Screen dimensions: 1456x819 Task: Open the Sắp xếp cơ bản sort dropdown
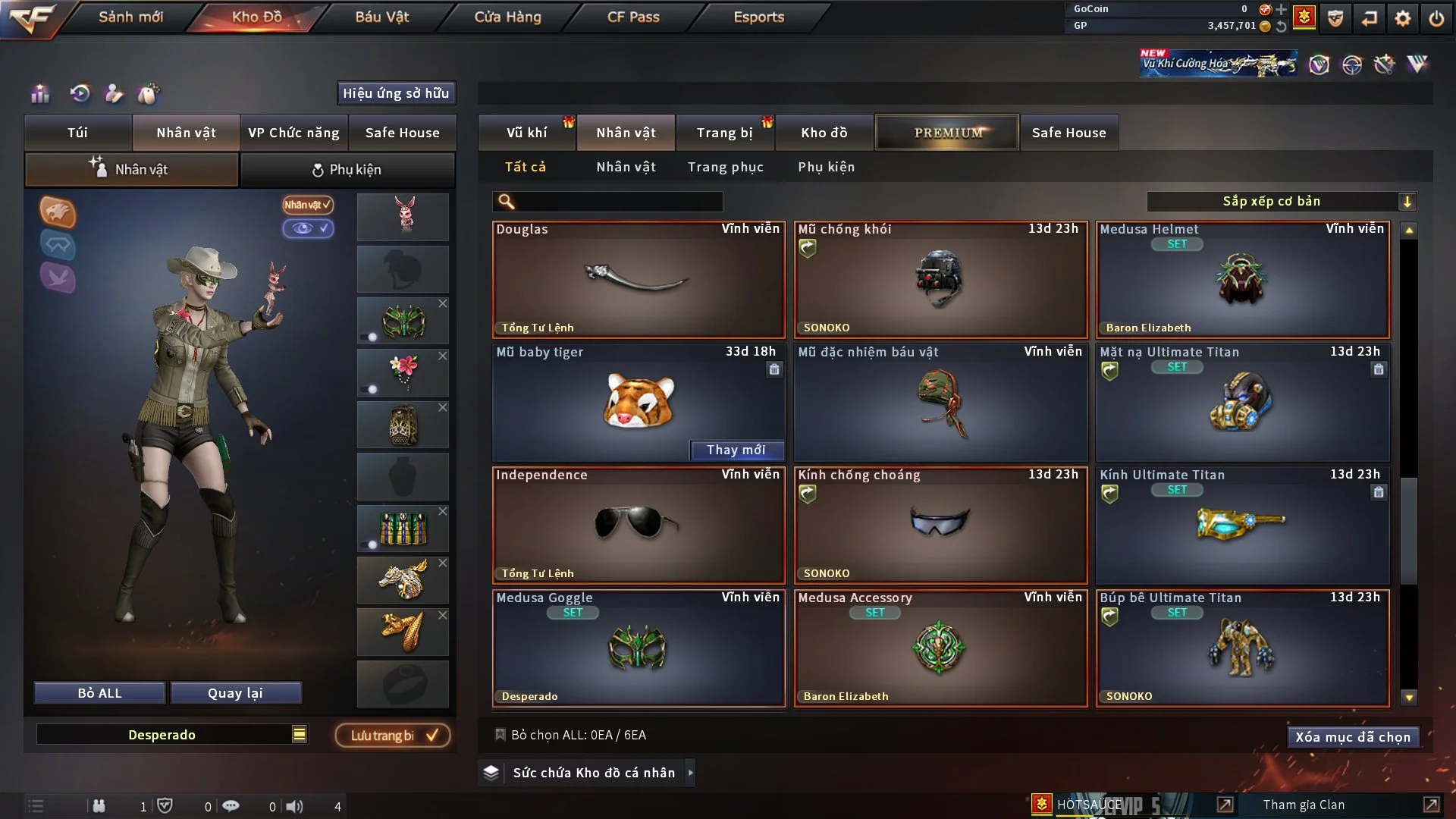click(x=1281, y=201)
